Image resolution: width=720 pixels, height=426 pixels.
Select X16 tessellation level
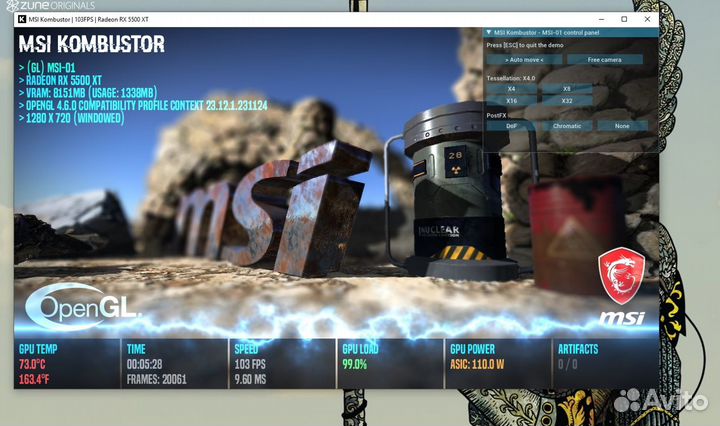tap(511, 101)
